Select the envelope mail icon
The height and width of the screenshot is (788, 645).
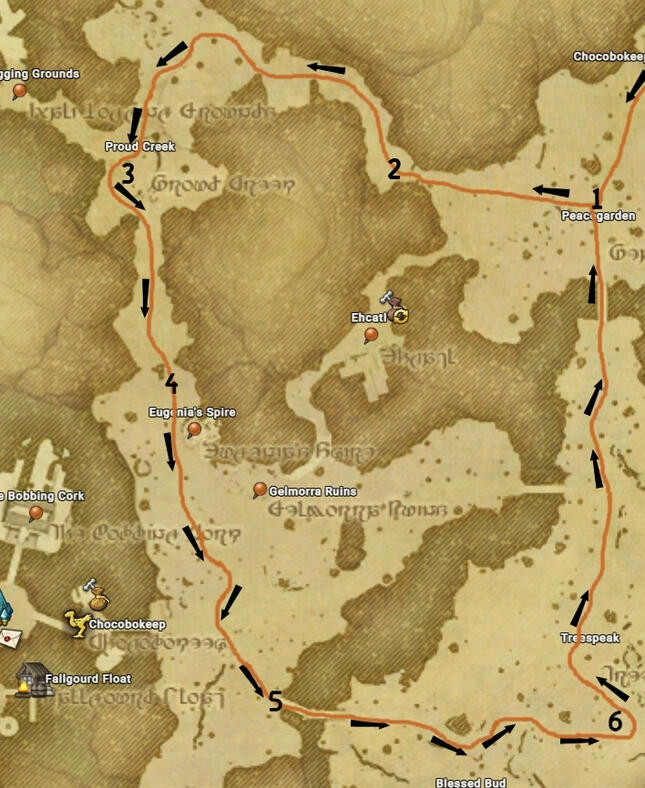pos(11,636)
